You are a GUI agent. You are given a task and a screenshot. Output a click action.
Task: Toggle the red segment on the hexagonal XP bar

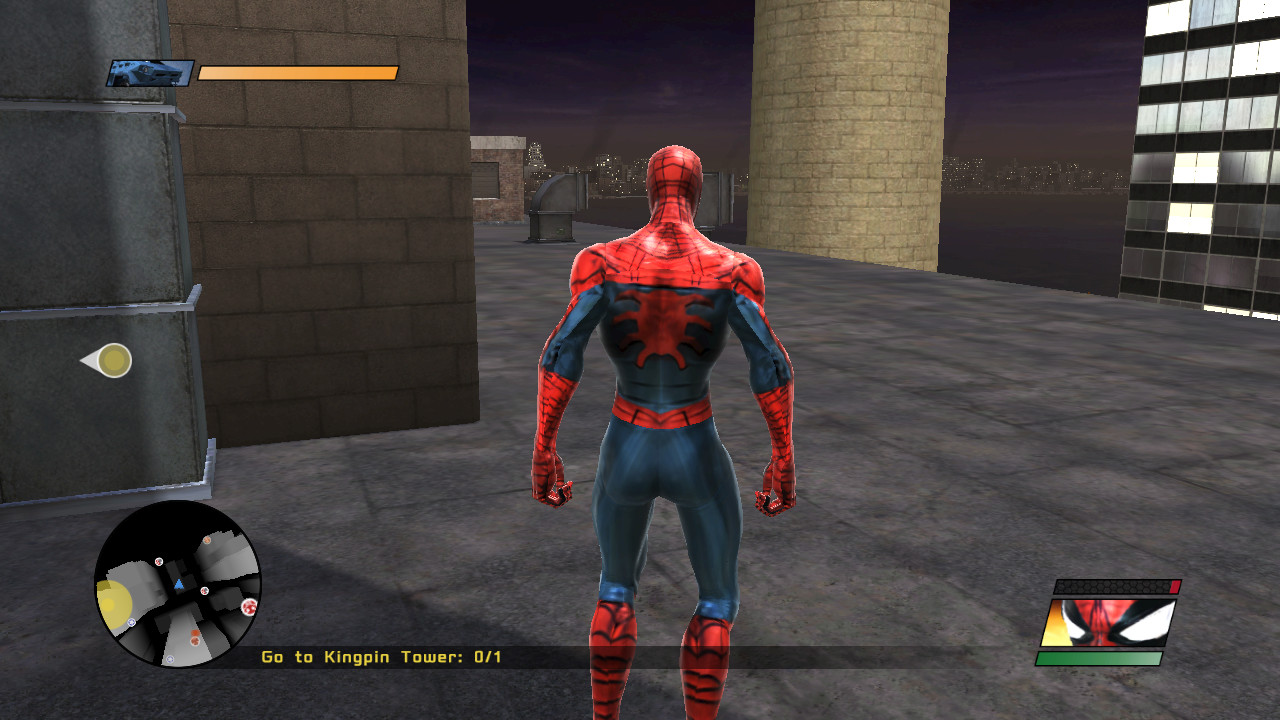click(1174, 586)
